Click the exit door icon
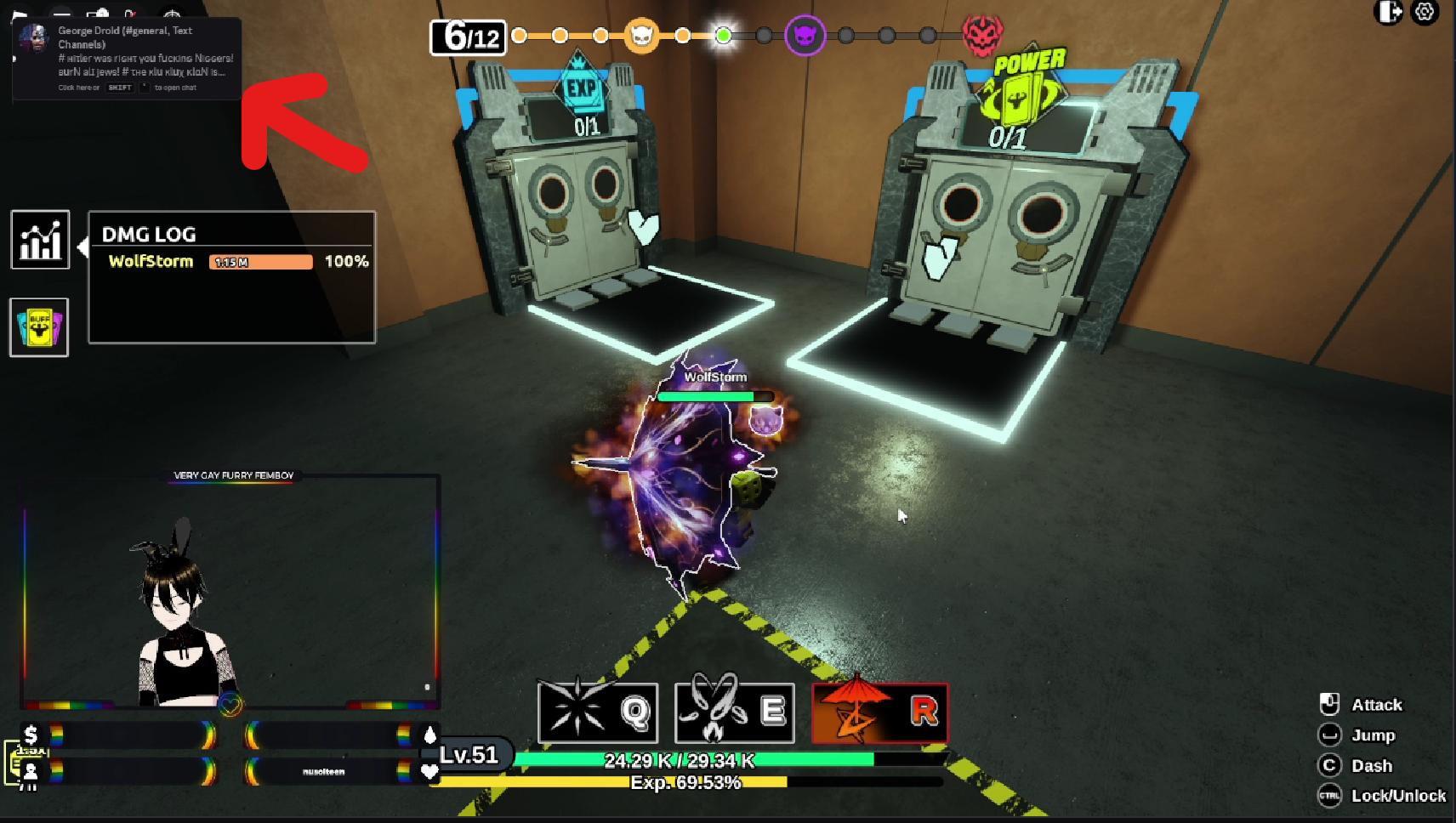The width and height of the screenshot is (1456, 823). click(x=1389, y=12)
